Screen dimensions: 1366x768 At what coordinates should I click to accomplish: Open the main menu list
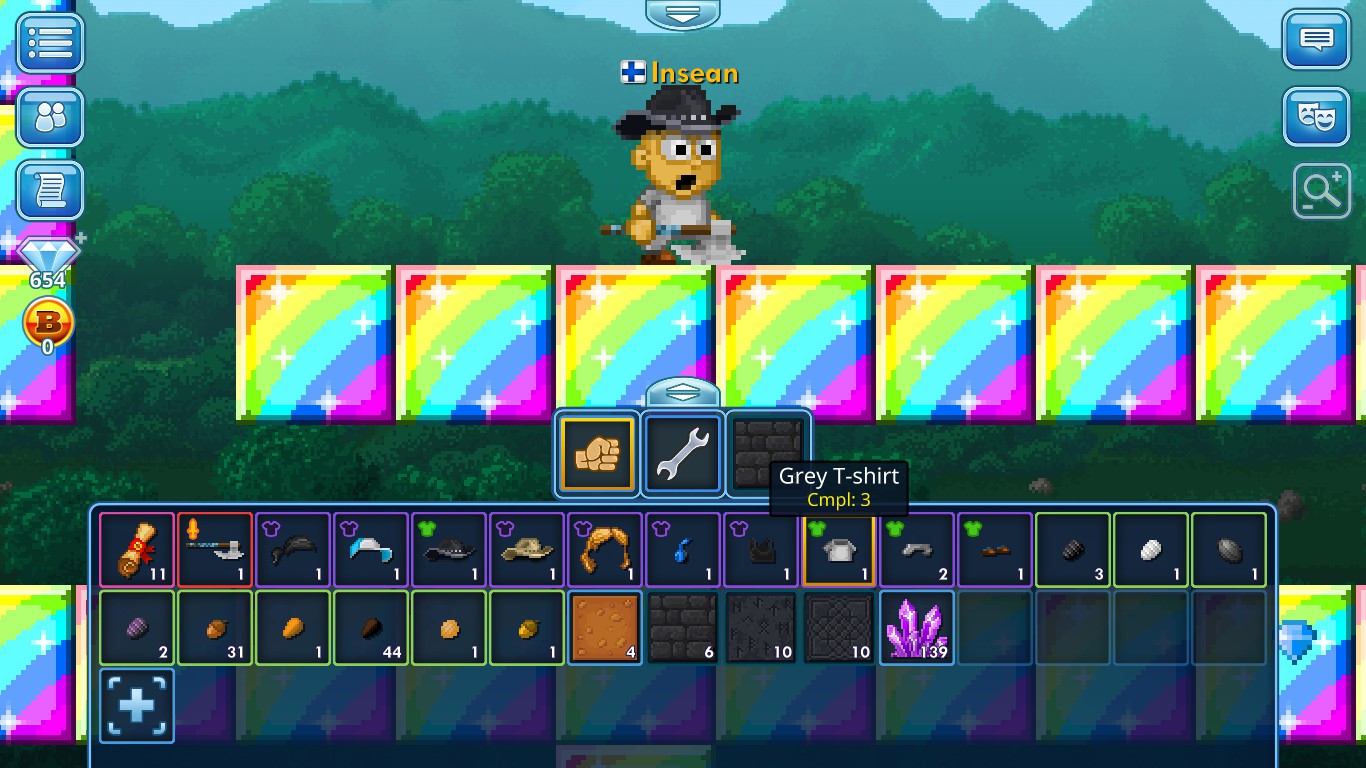[50, 42]
